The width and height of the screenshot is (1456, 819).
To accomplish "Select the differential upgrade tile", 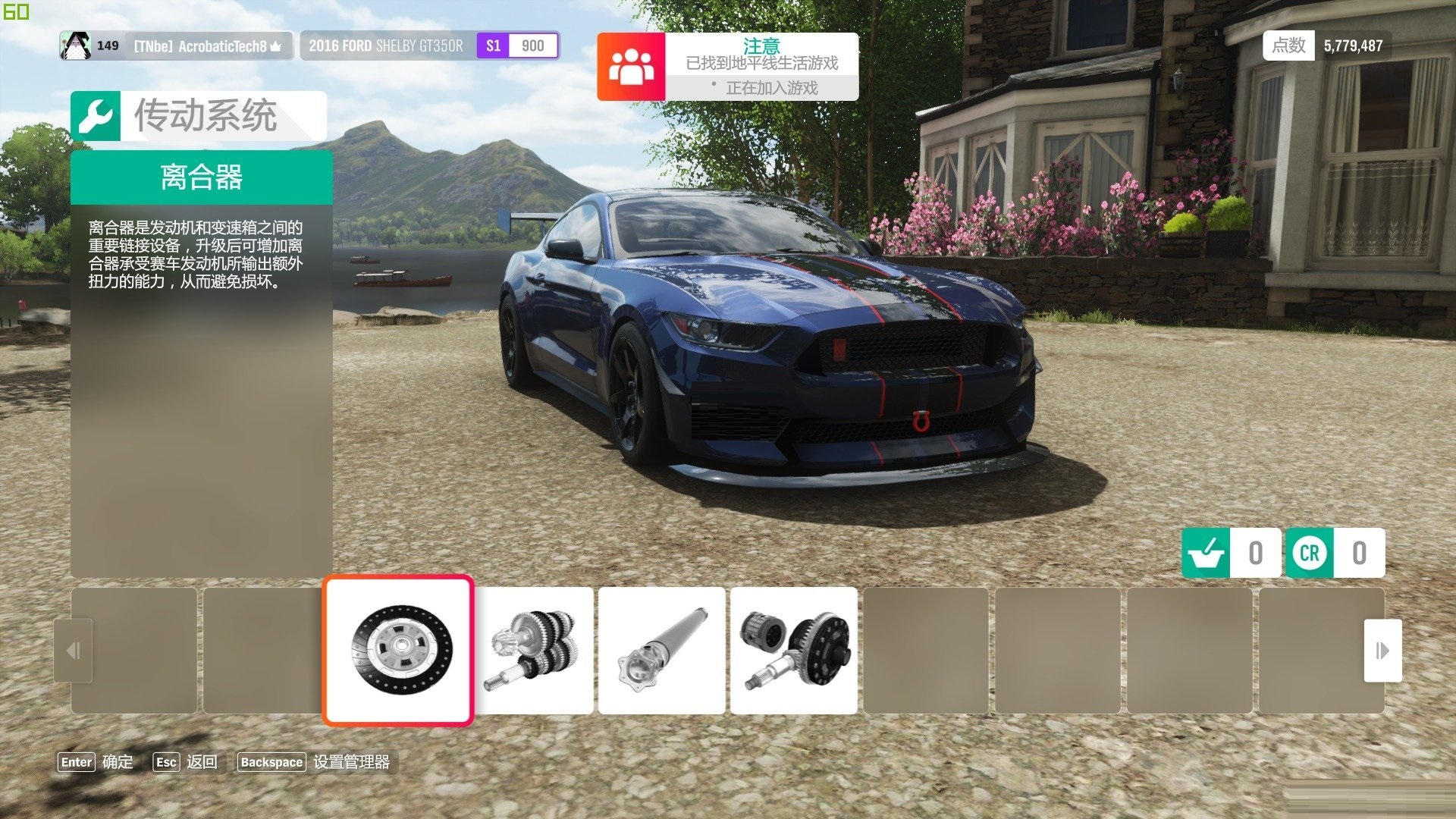I will tap(793, 650).
